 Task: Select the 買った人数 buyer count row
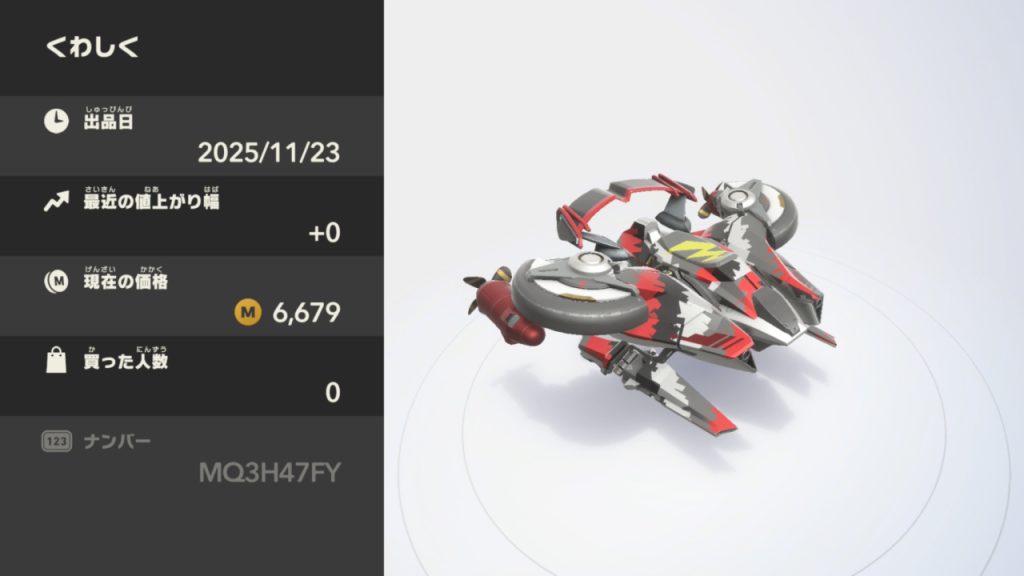191,376
